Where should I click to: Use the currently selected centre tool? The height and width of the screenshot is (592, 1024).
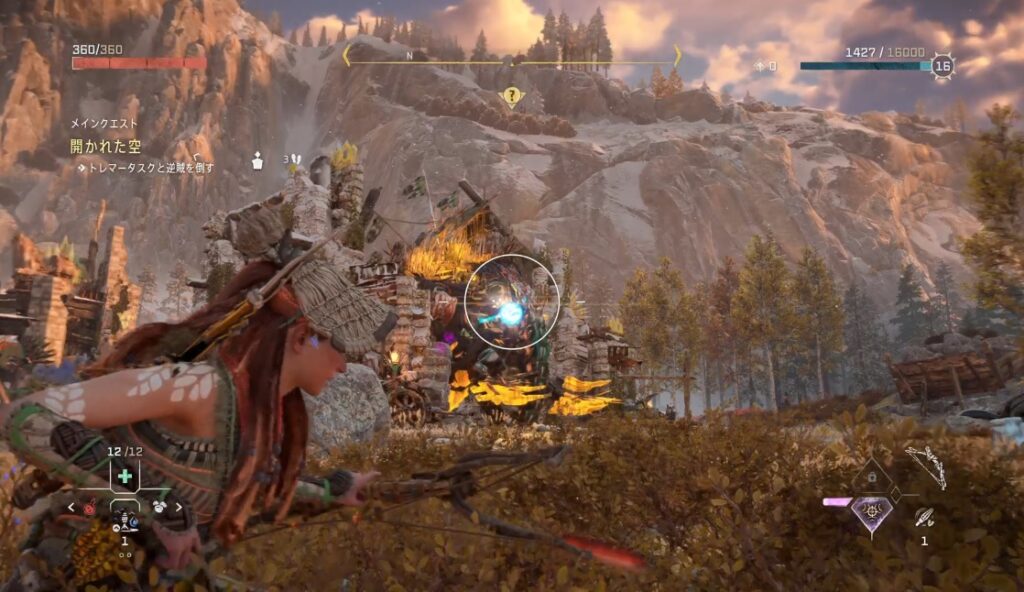pos(125,520)
